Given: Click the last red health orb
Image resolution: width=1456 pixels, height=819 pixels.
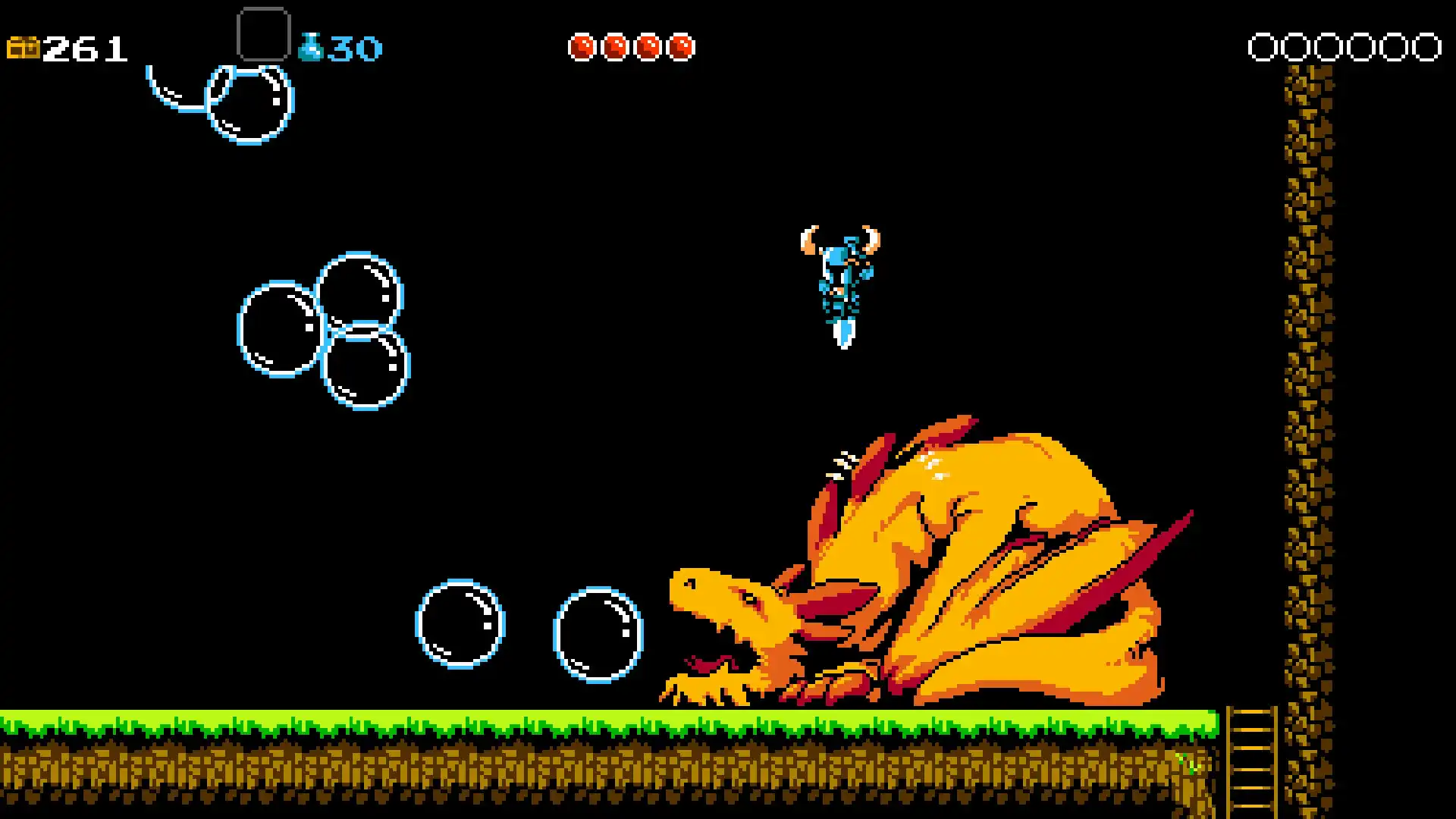Looking at the screenshot, I should [681, 46].
